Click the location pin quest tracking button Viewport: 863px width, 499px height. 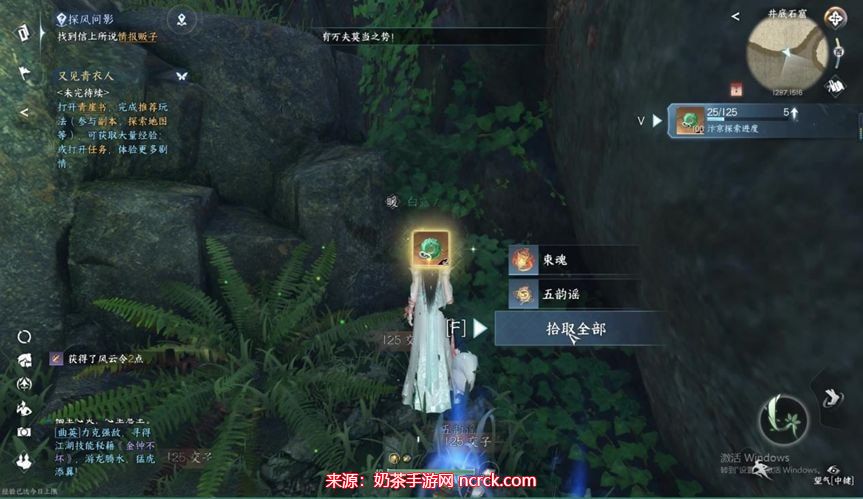[181, 18]
